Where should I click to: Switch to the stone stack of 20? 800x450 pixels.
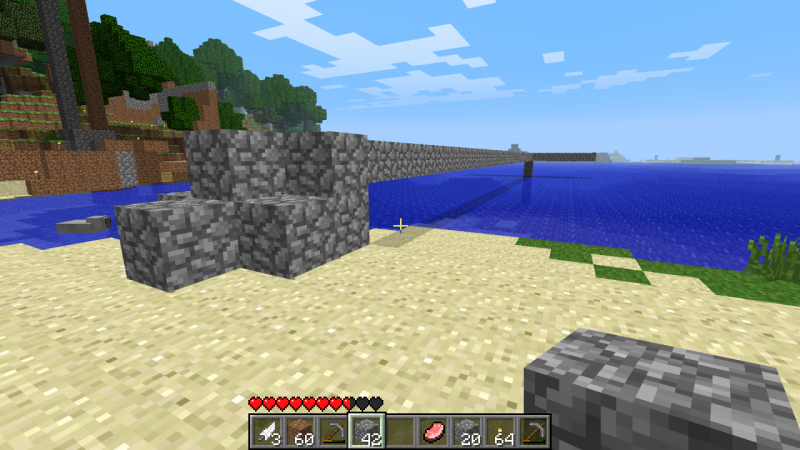click(467, 431)
